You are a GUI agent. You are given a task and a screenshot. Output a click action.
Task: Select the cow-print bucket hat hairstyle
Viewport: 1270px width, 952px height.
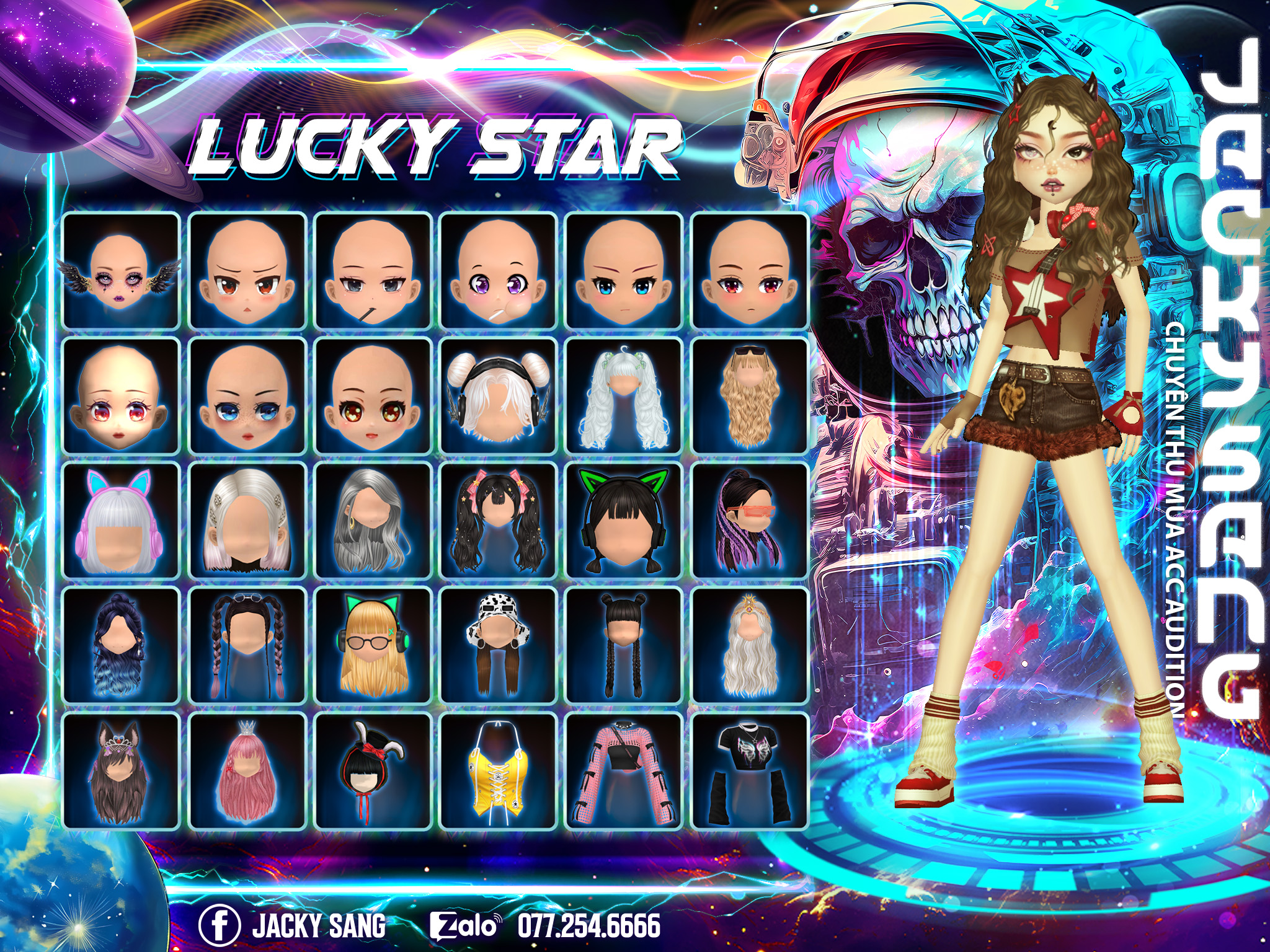pyautogui.click(x=498, y=645)
